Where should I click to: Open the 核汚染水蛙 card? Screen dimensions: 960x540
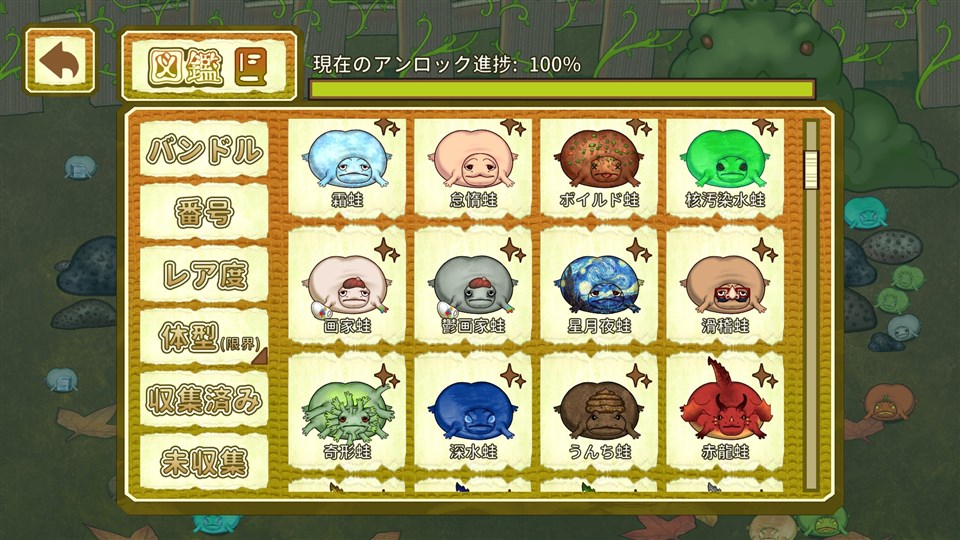[x=725, y=166]
